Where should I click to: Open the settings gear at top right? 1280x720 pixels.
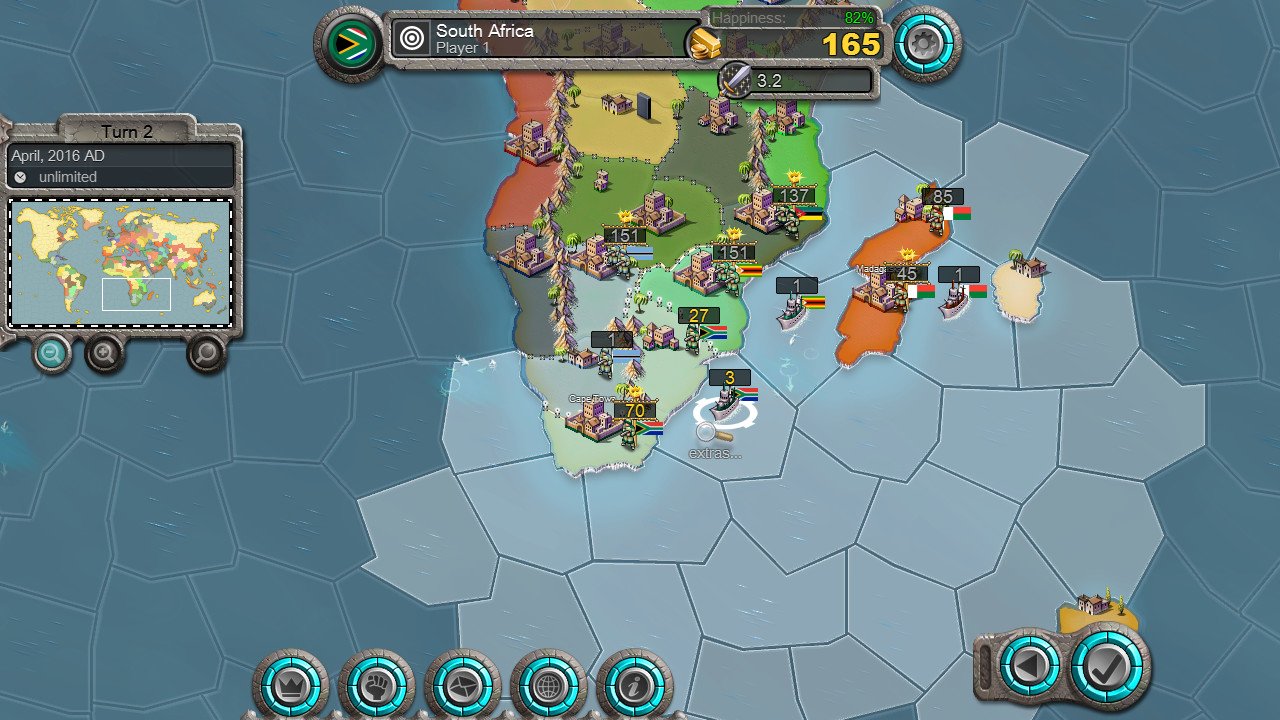click(925, 43)
